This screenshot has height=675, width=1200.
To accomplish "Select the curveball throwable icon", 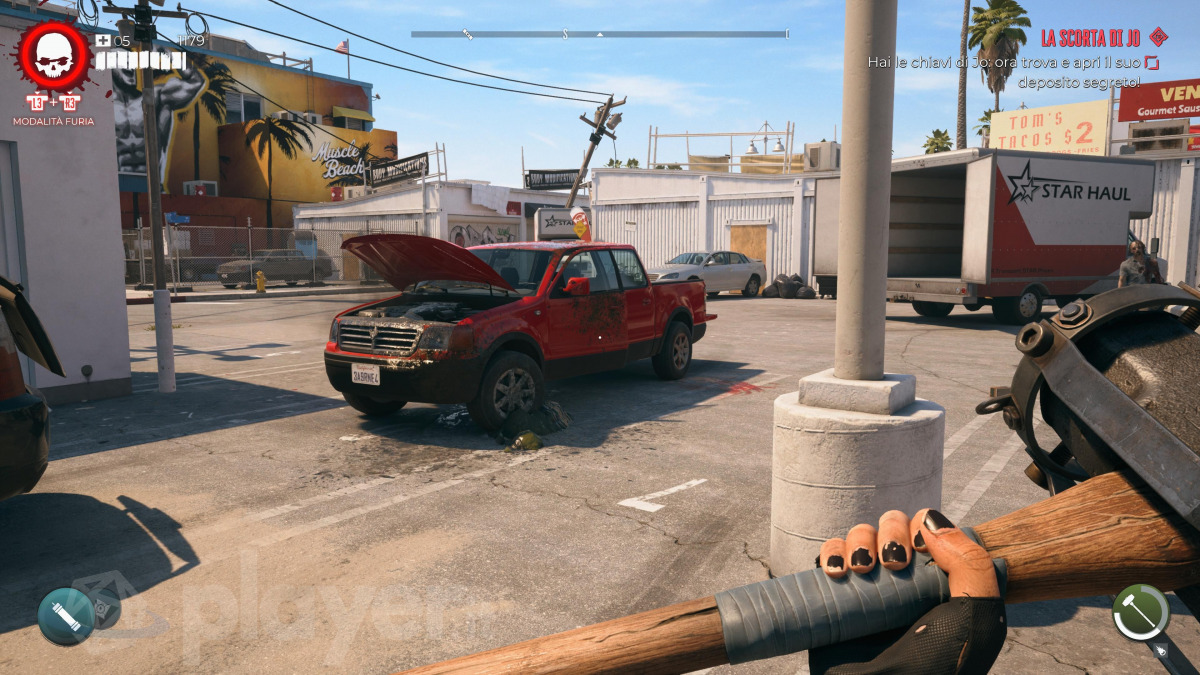I will 66,616.
